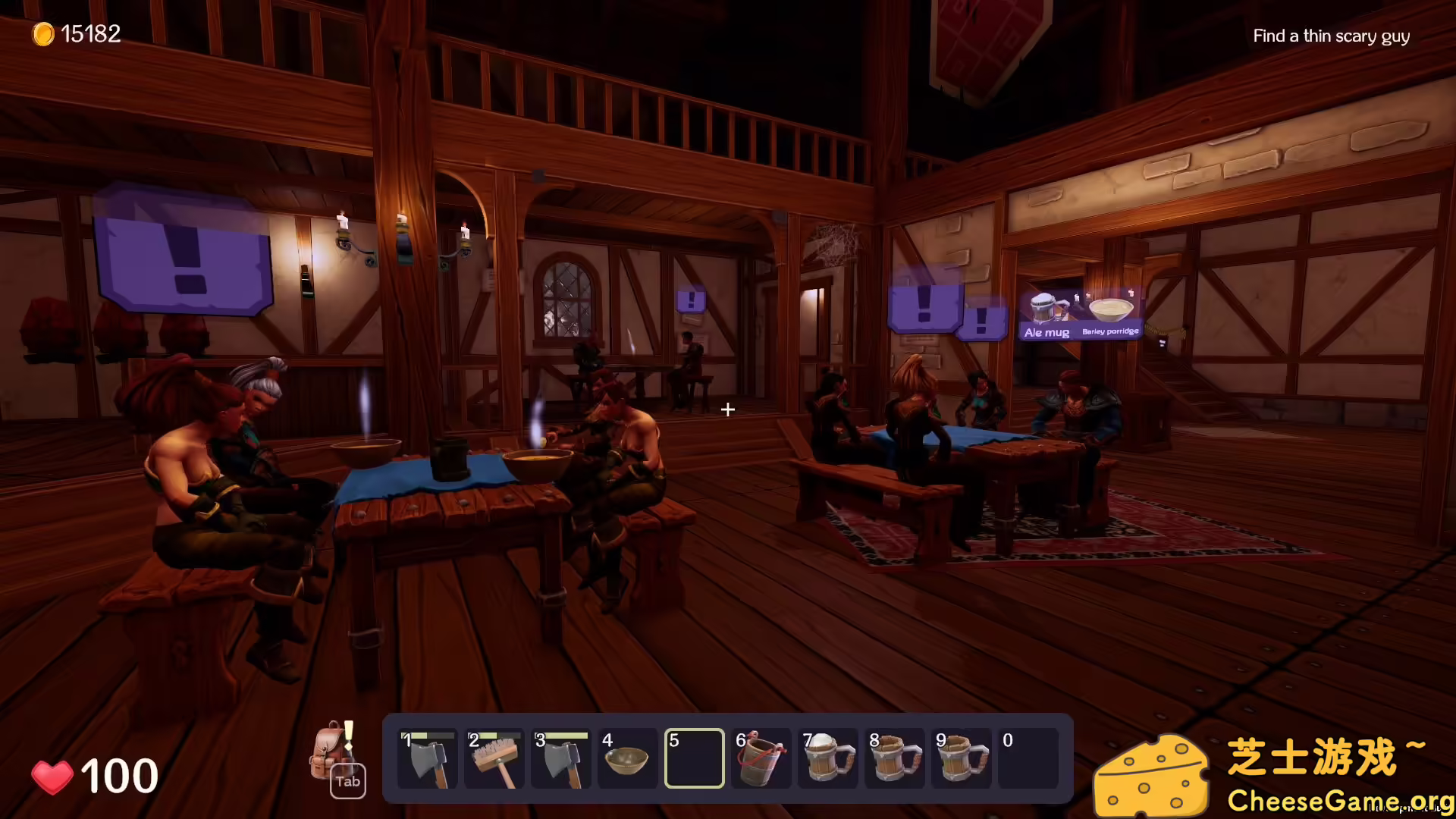This screenshot has width=1456, height=819.
Task: Open the CheeseGame.org watermark link
Action: pos(1338,800)
